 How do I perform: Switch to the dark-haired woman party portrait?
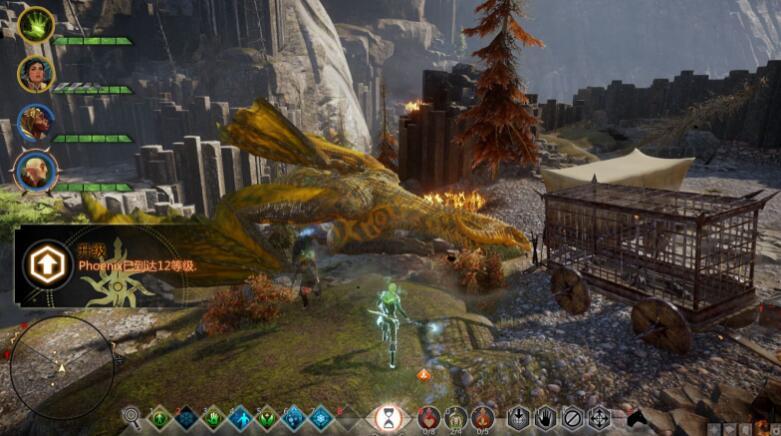pyautogui.click(x=36, y=73)
